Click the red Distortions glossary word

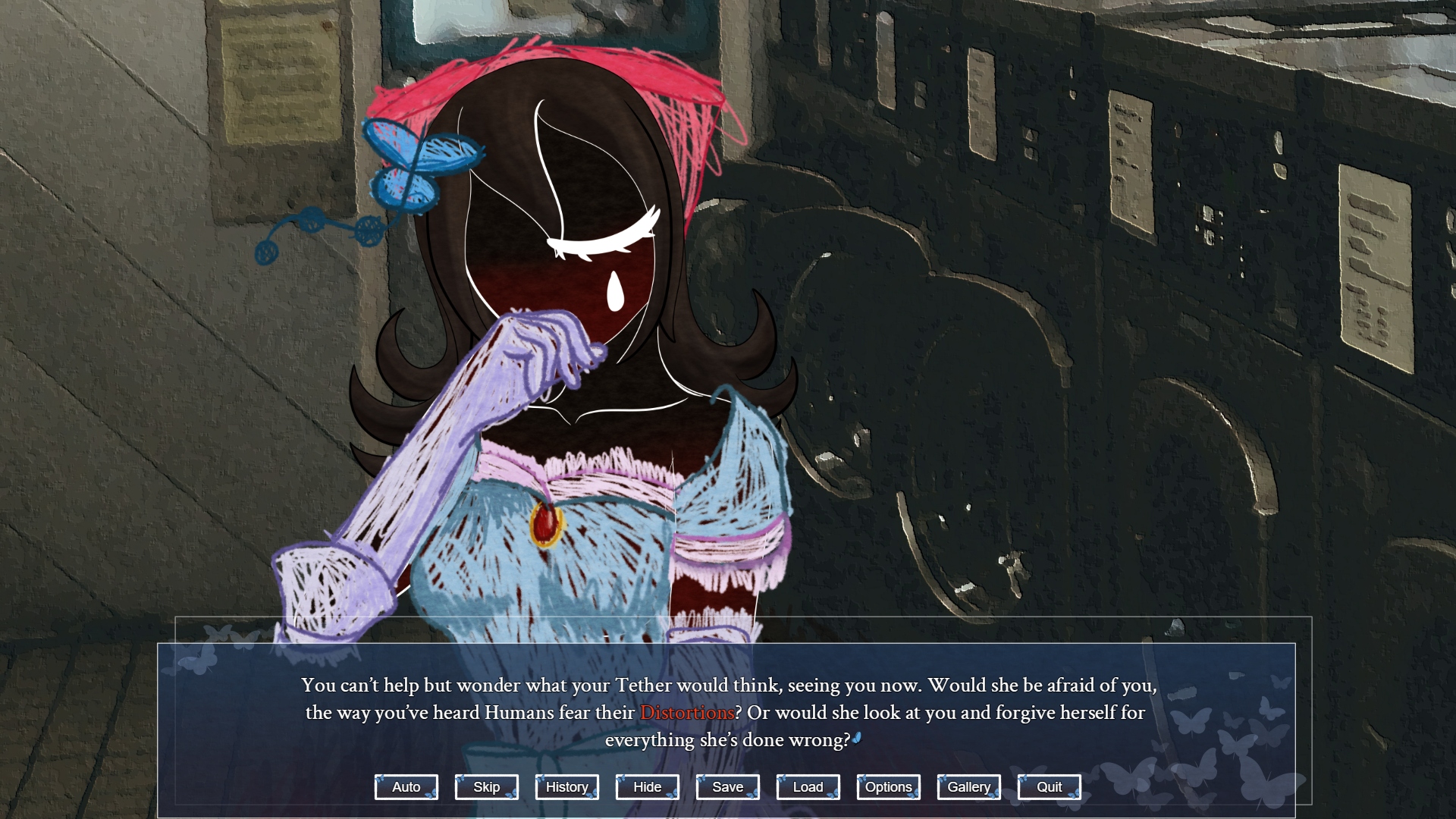pyautogui.click(x=687, y=713)
